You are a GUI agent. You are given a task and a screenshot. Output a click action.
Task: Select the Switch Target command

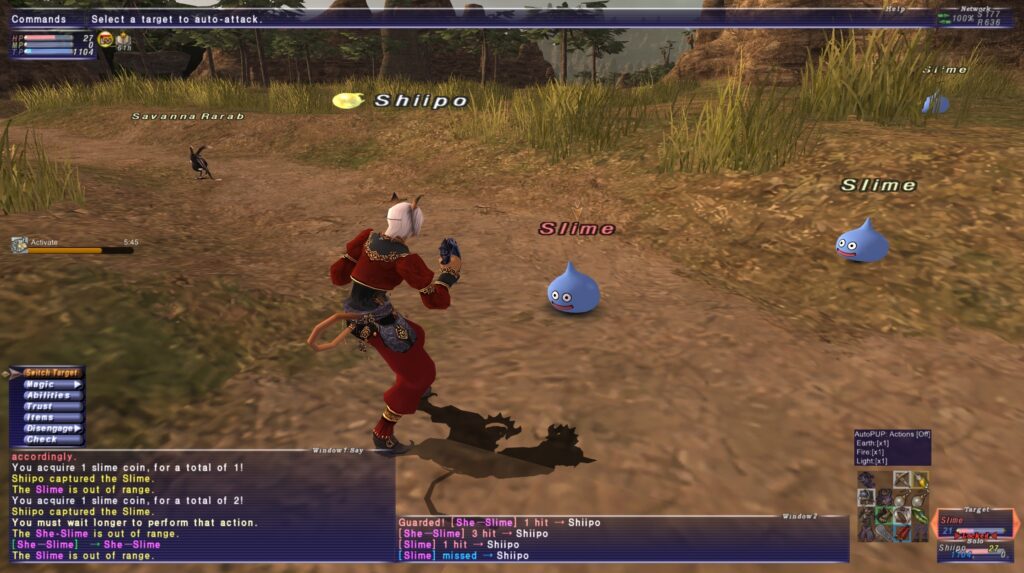[50, 373]
